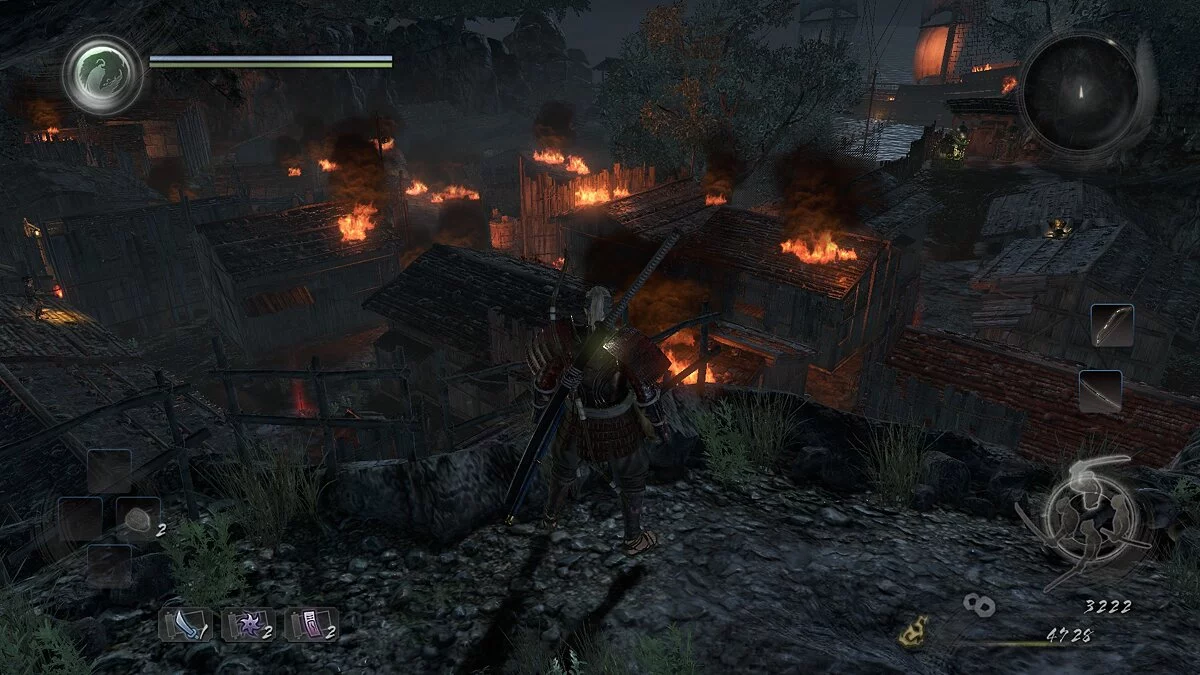The width and height of the screenshot is (1200, 675).
Task: Click the golden amrita flame icon
Action: (912, 634)
